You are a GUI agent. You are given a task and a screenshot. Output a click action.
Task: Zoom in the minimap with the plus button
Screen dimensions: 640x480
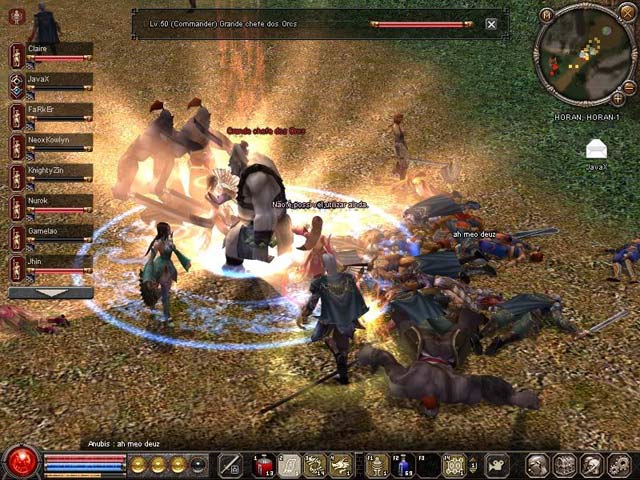click(x=618, y=97)
